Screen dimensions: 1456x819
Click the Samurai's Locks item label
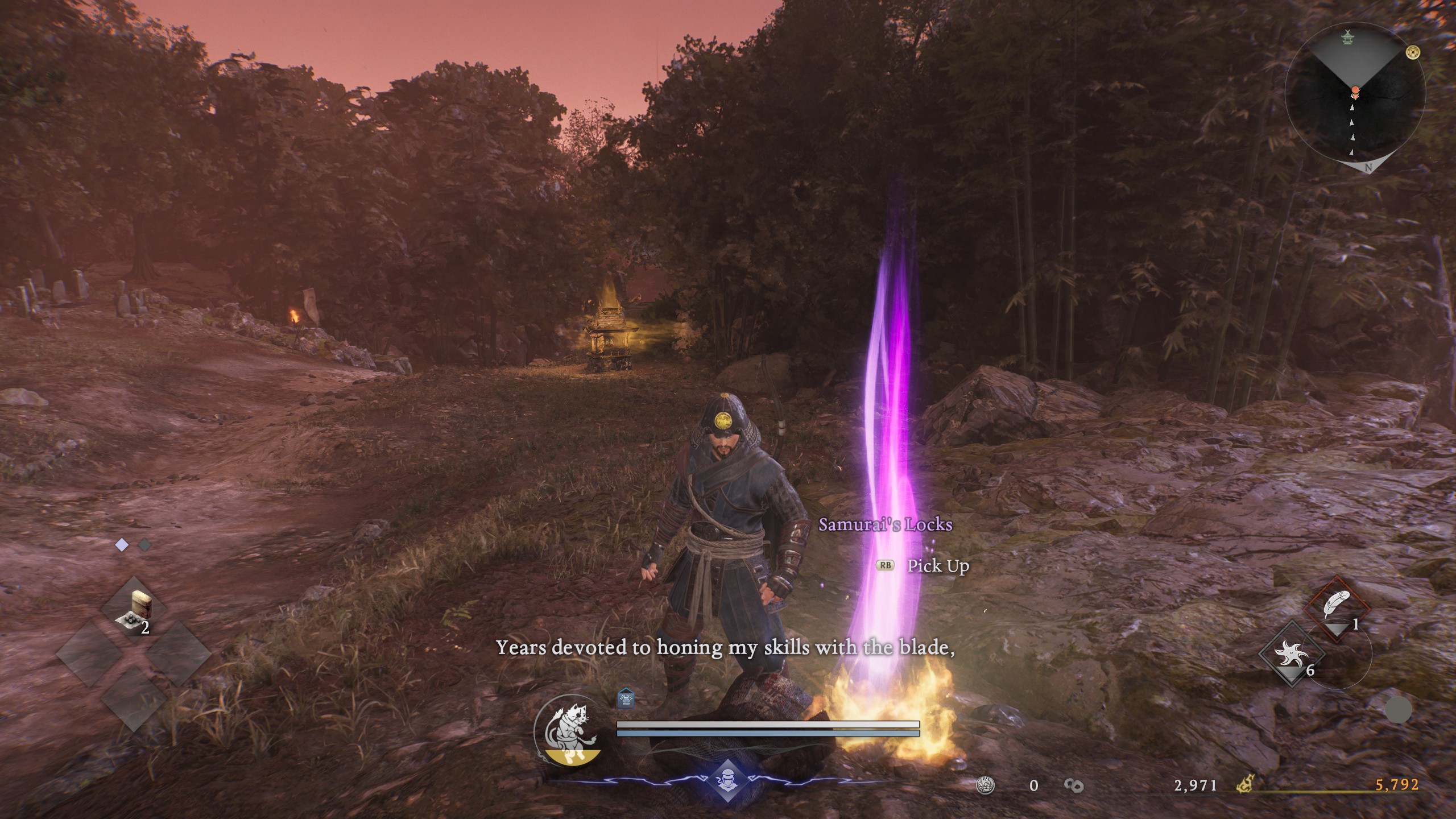tap(885, 524)
